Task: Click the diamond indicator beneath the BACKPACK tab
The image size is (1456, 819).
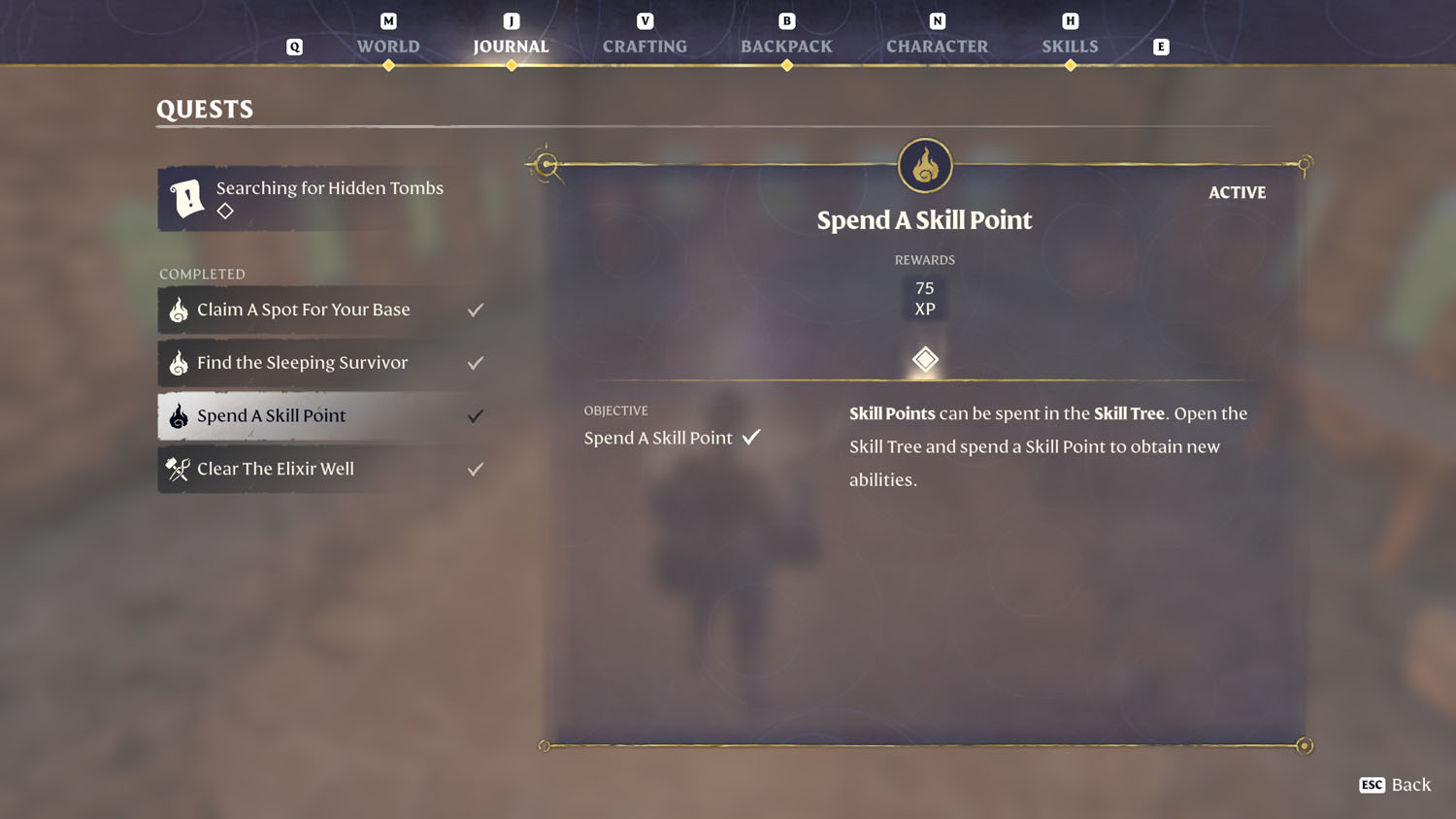Action: 786,66
